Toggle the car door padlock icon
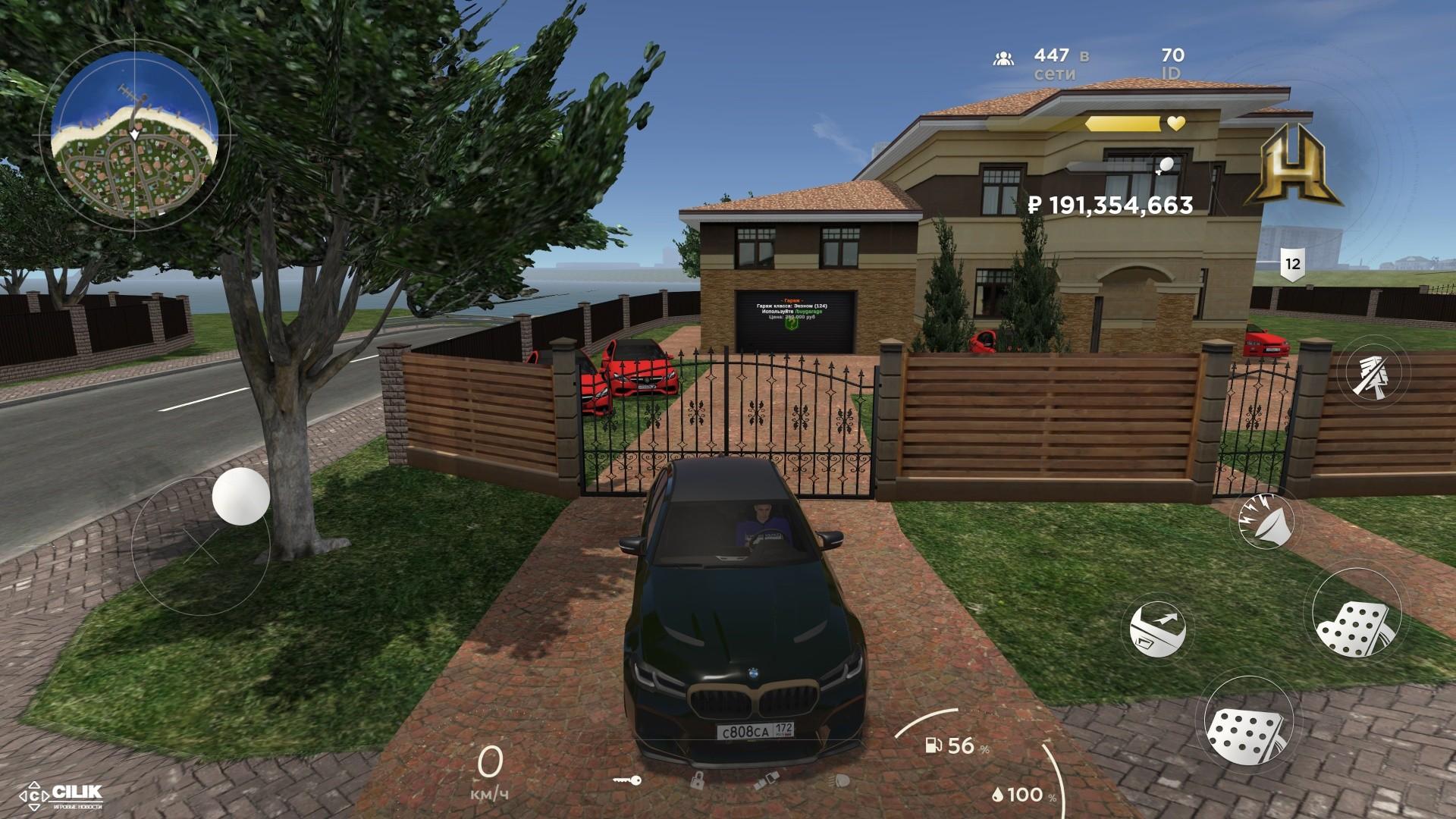1456x819 pixels. point(697,780)
